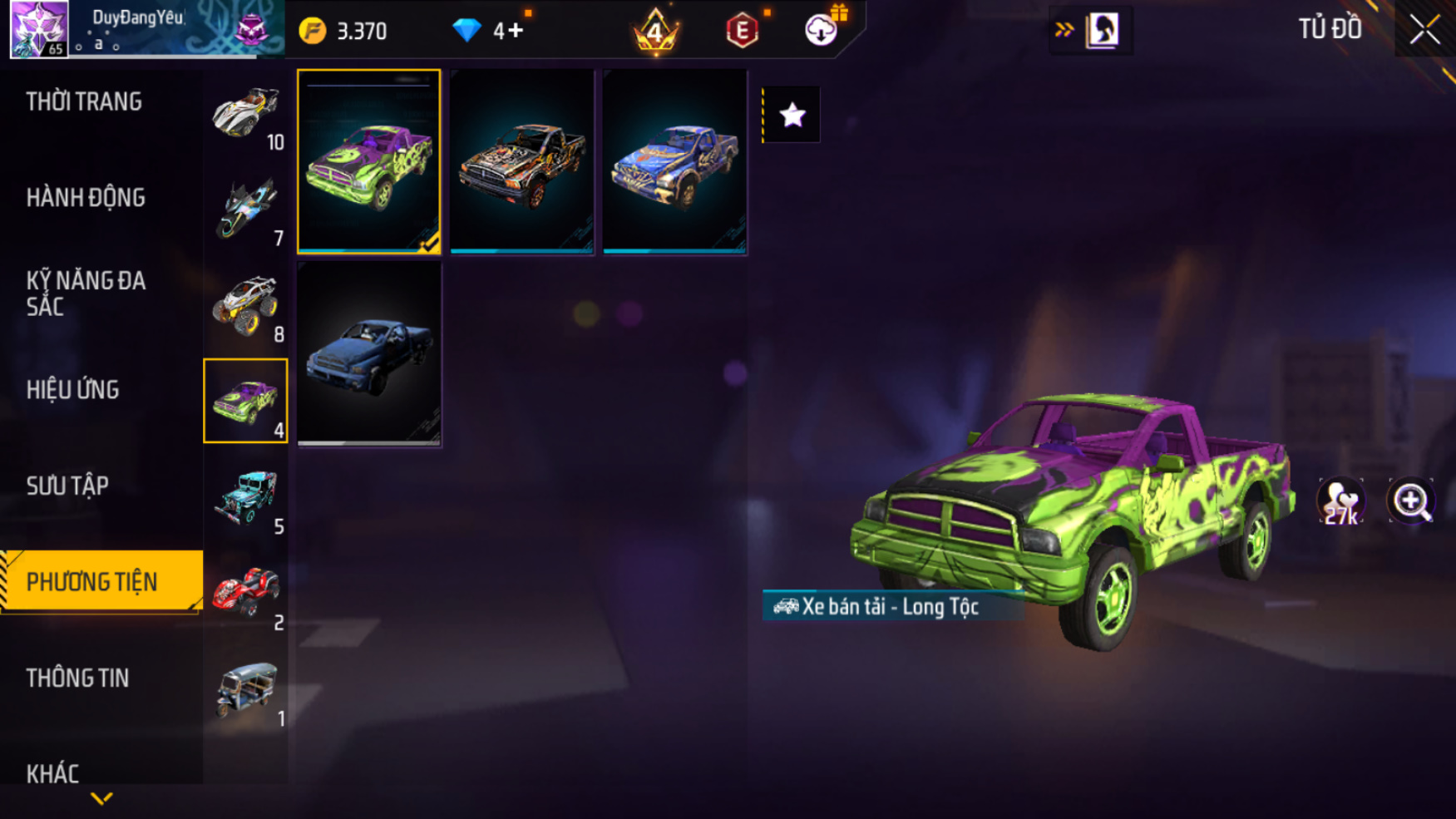Select the green and purple pickup skin
Image resolution: width=1456 pixels, height=819 pixels.
tap(369, 161)
